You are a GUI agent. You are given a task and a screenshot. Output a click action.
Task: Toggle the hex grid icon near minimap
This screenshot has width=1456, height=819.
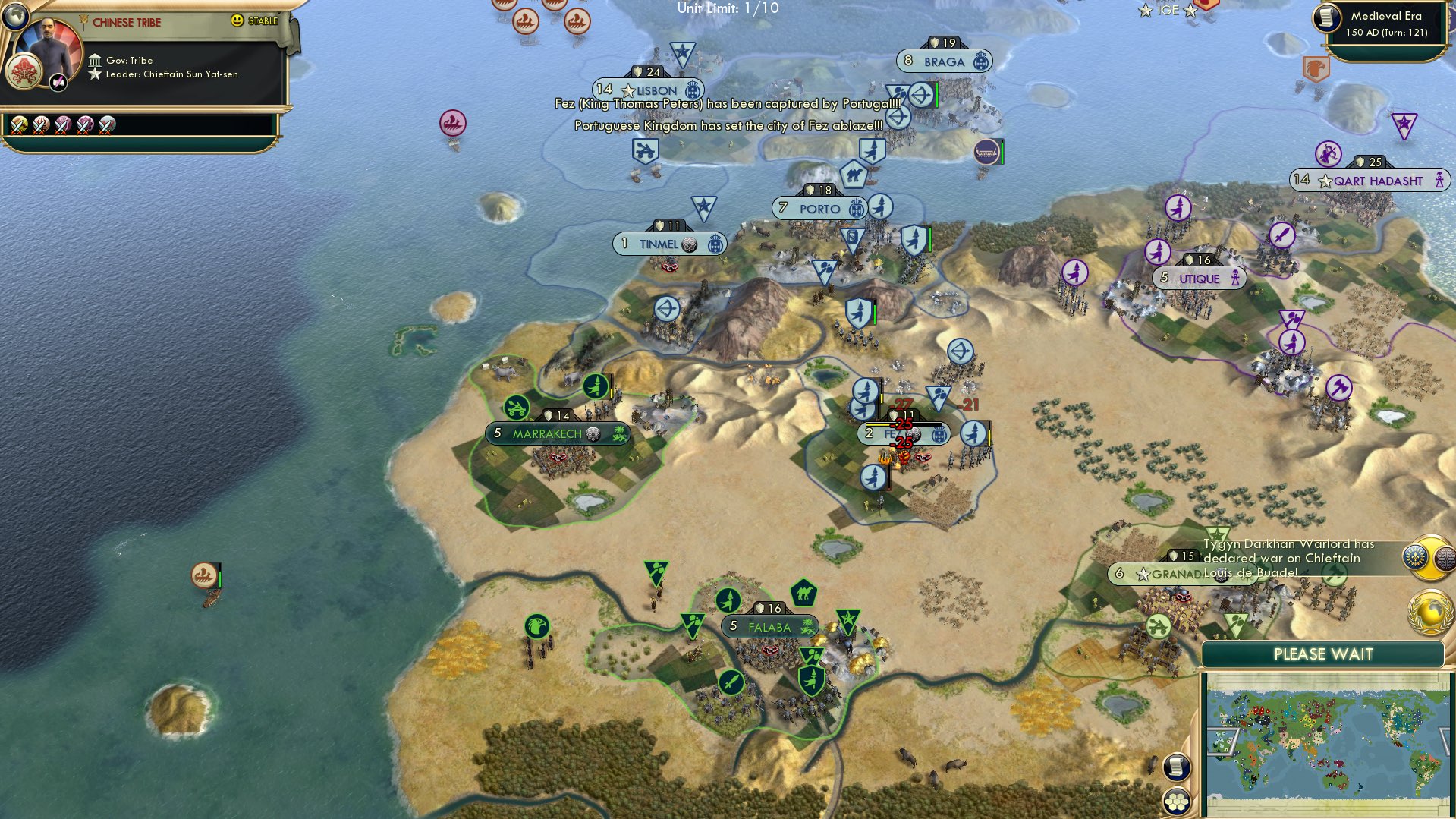click(1175, 801)
